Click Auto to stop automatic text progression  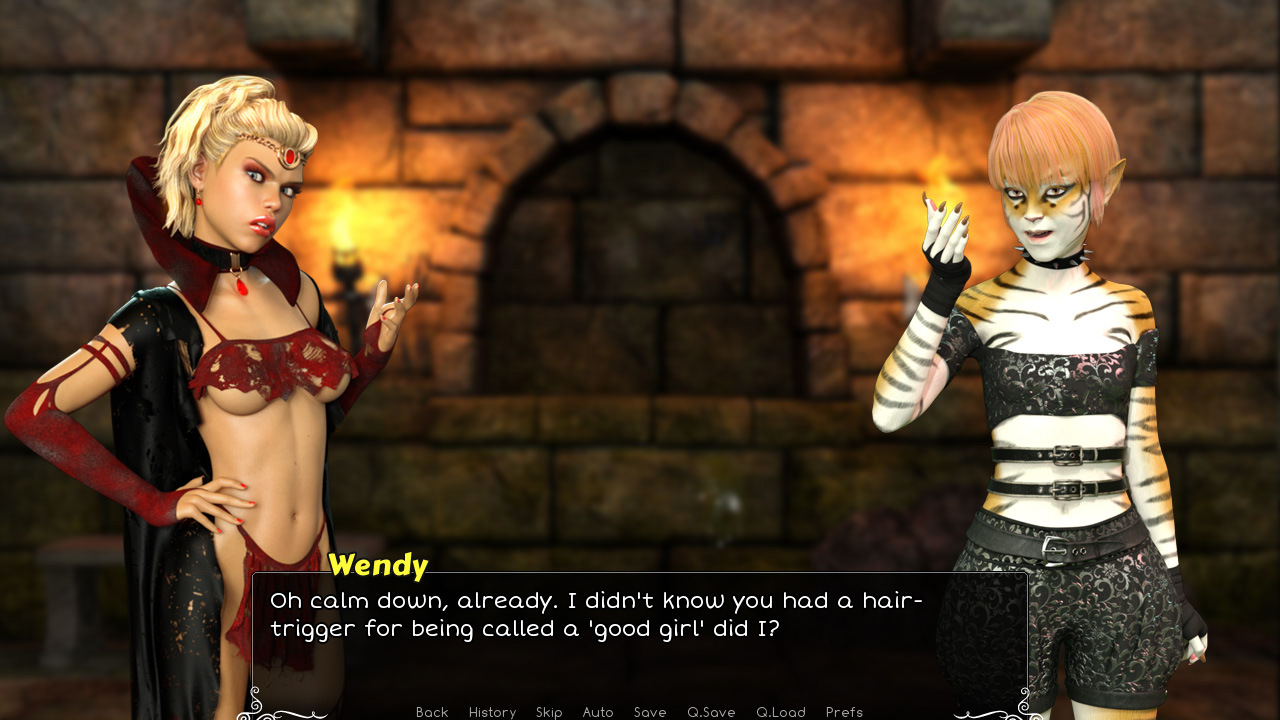597,712
